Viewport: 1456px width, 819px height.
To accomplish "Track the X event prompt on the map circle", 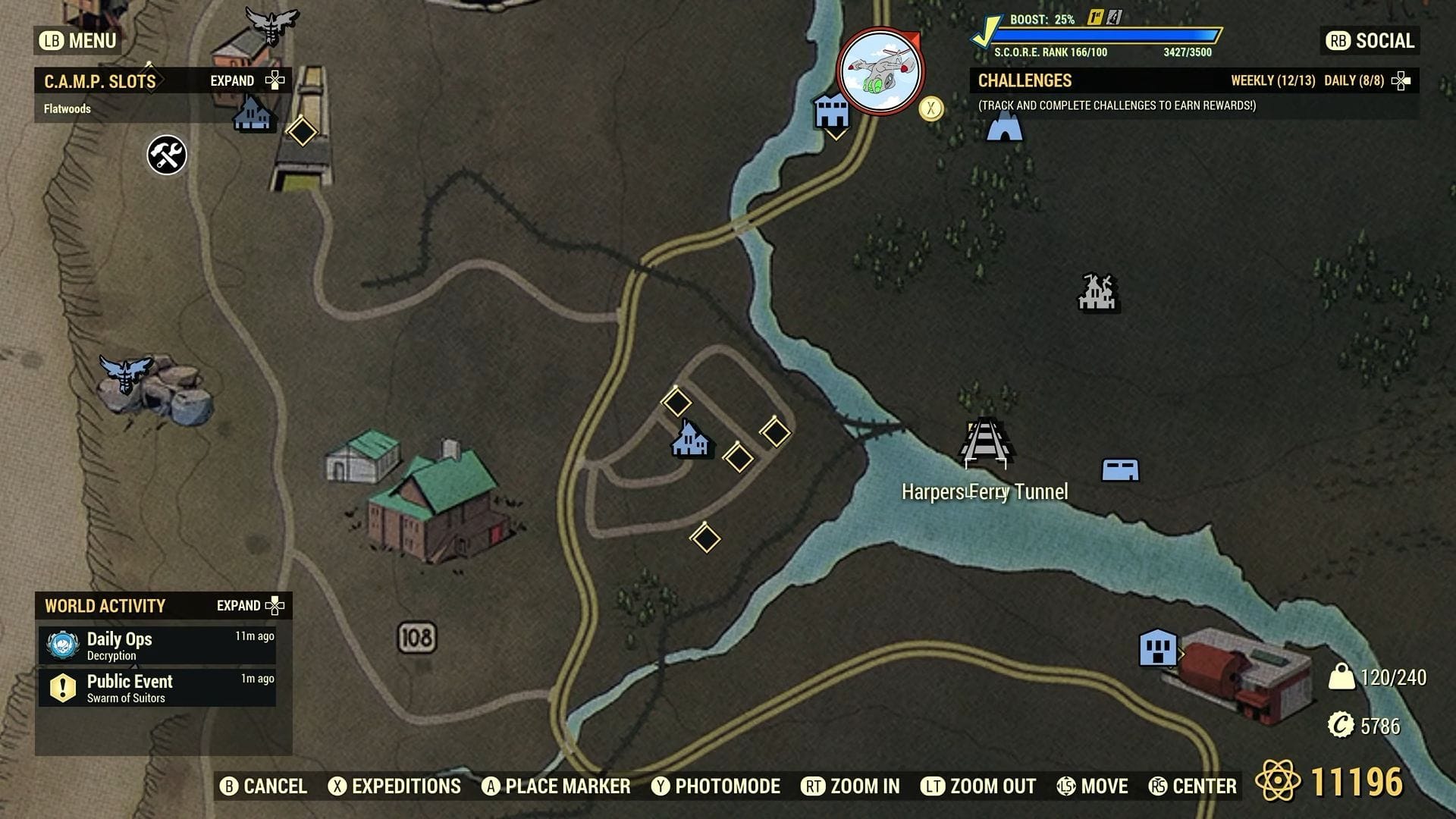I will (931, 108).
